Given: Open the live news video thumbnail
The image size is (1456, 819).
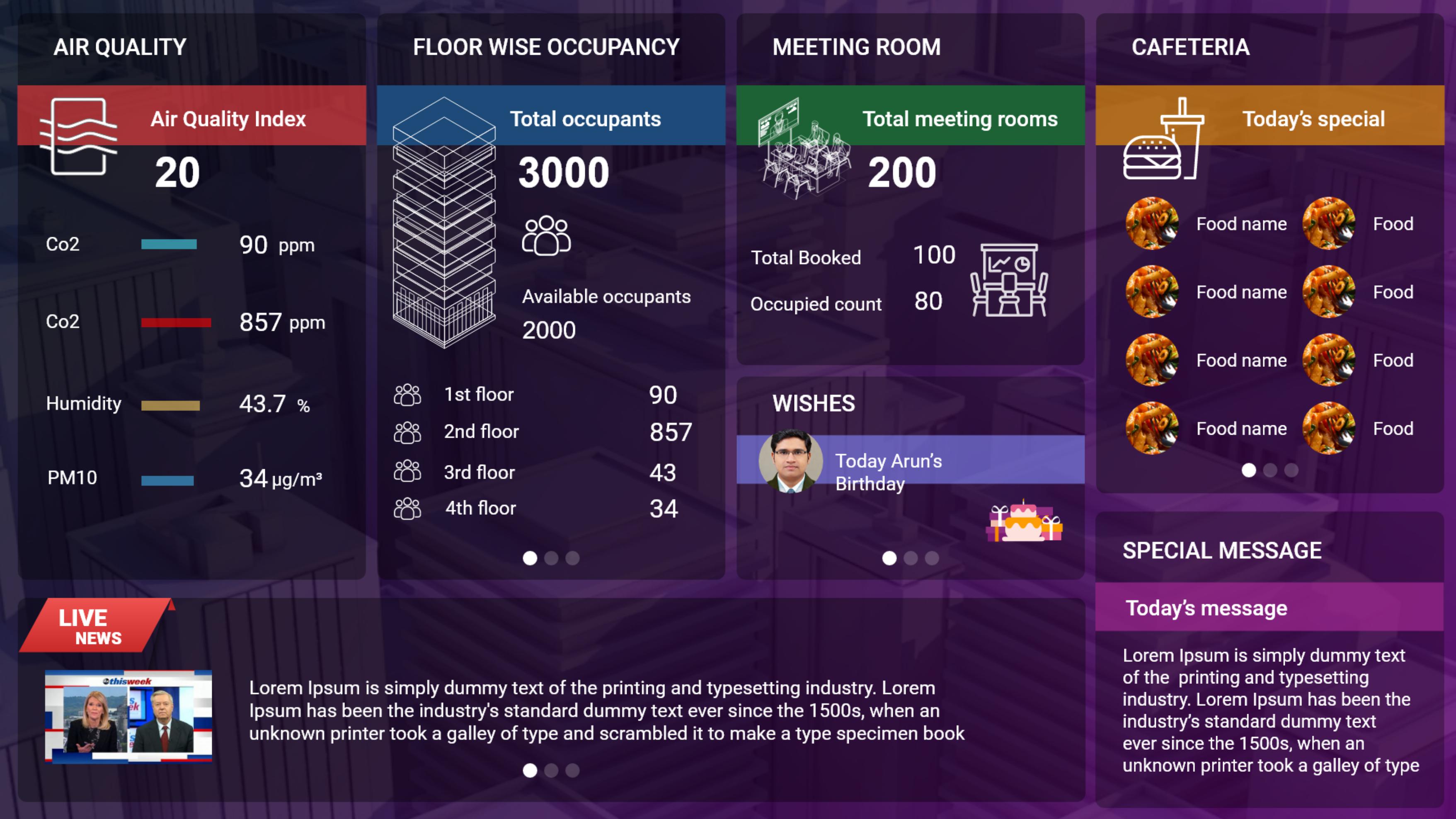Looking at the screenshot, I should (x=128, y=716).
